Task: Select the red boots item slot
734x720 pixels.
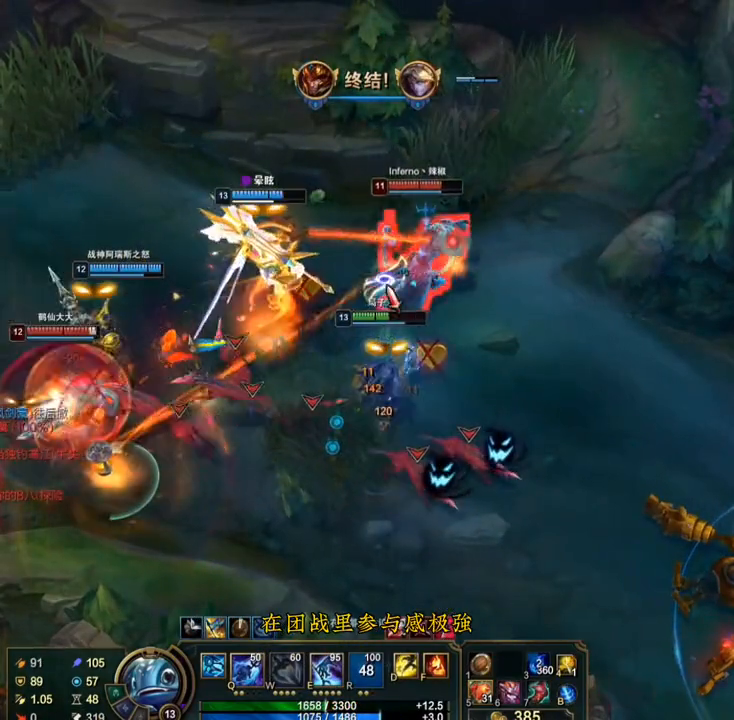Action: [539, 692]
